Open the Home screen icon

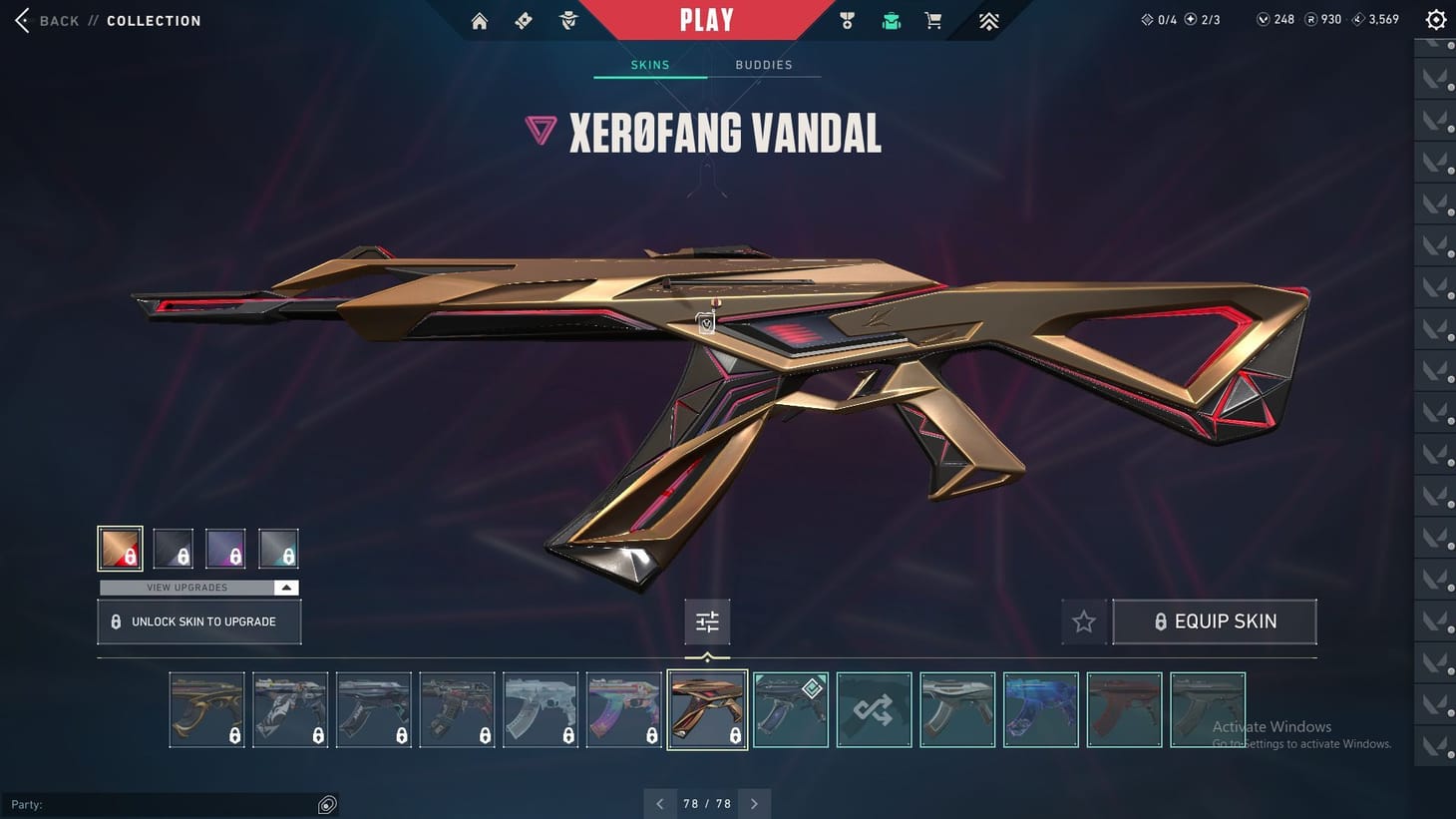coord(479,20)
